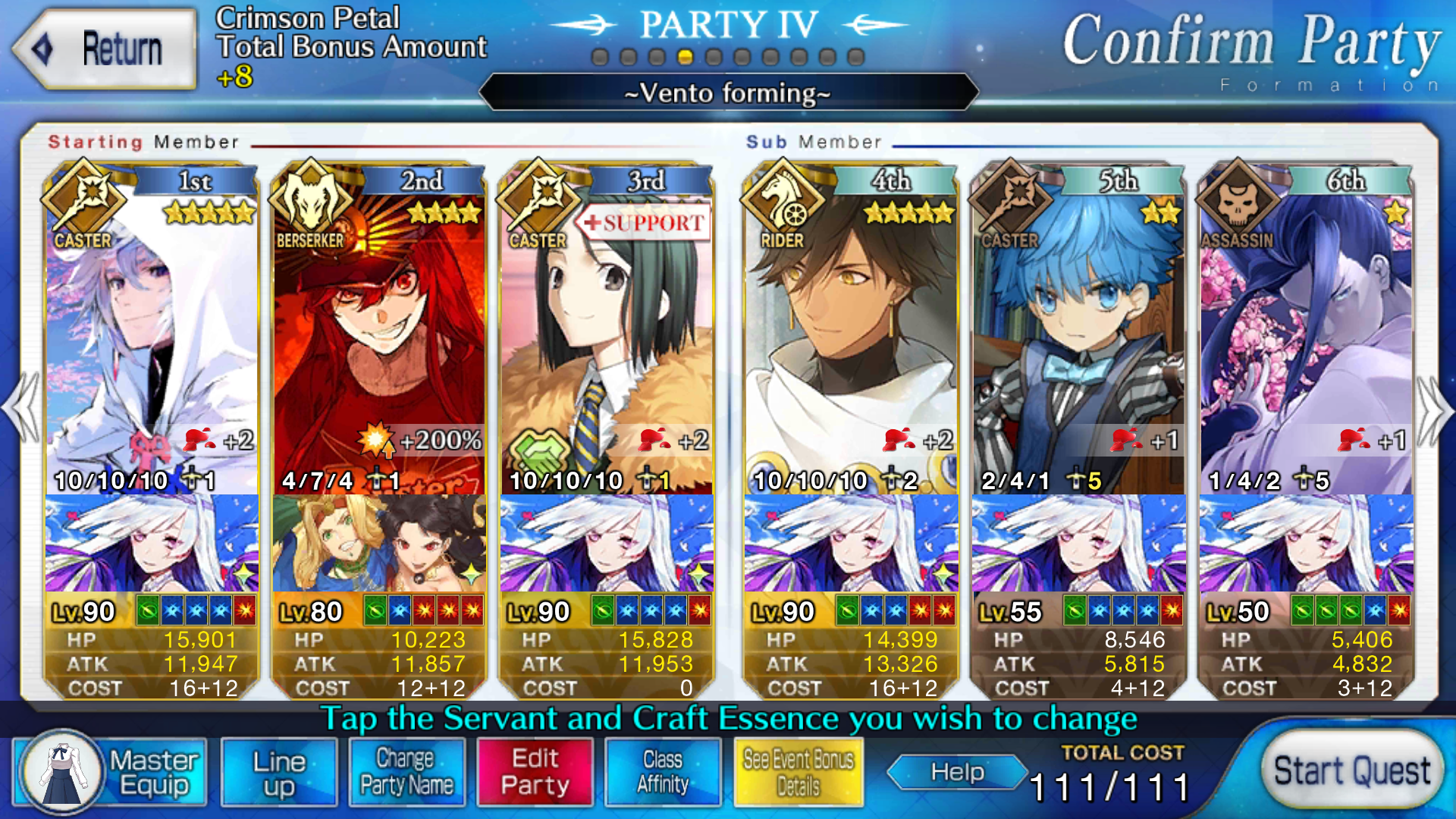Viewport: 1456px width, 819px height.
Task: Select the 2nd slot red Berserker
Action: pos(379,334)
